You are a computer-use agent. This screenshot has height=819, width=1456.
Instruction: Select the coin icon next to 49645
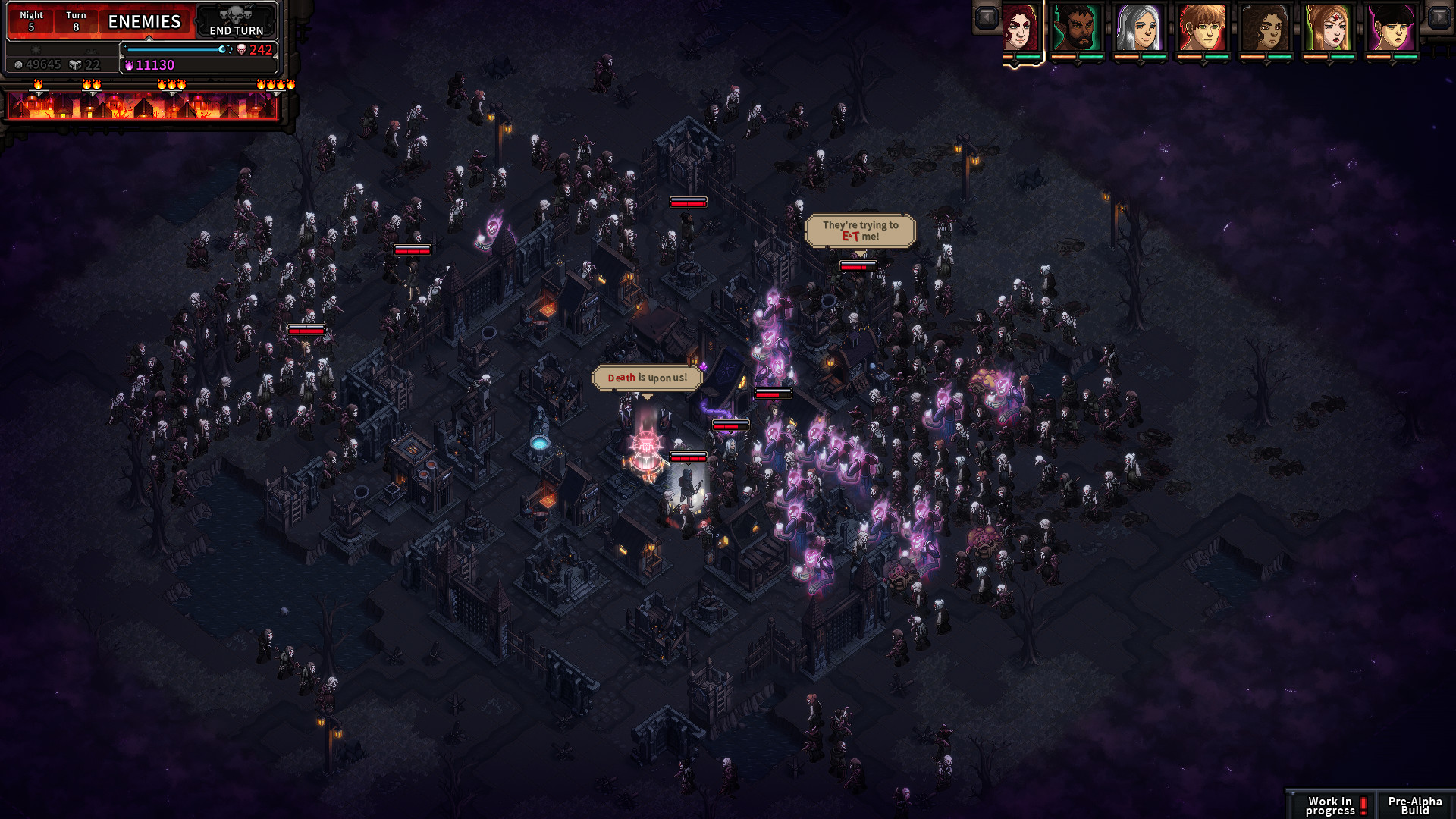pos(20,64)
